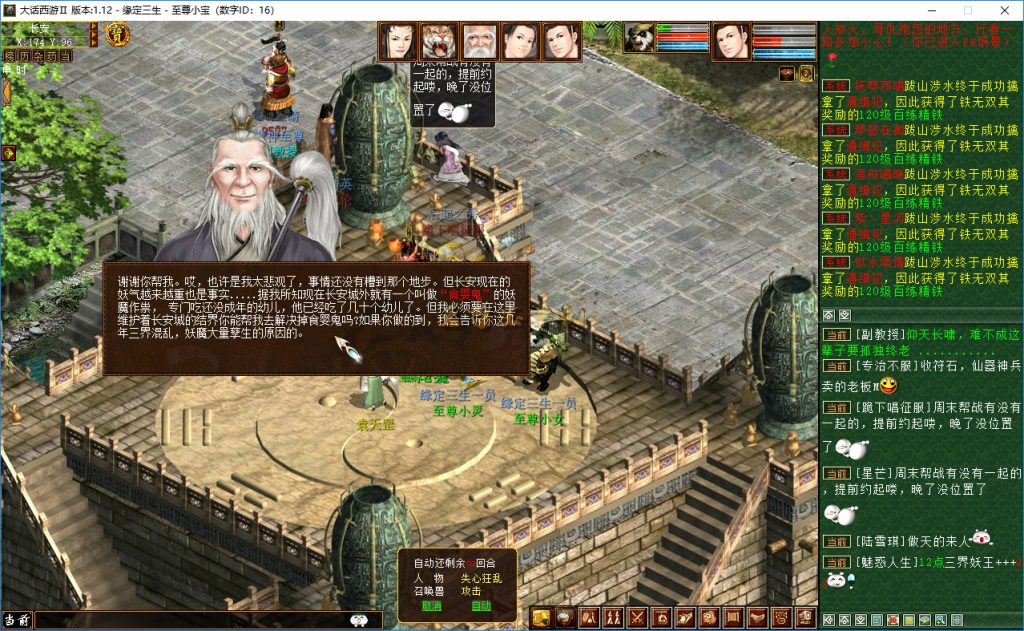The image size is (1024, 631).
Task: Click the green 自动 auto-battle link
Action: 481,605
